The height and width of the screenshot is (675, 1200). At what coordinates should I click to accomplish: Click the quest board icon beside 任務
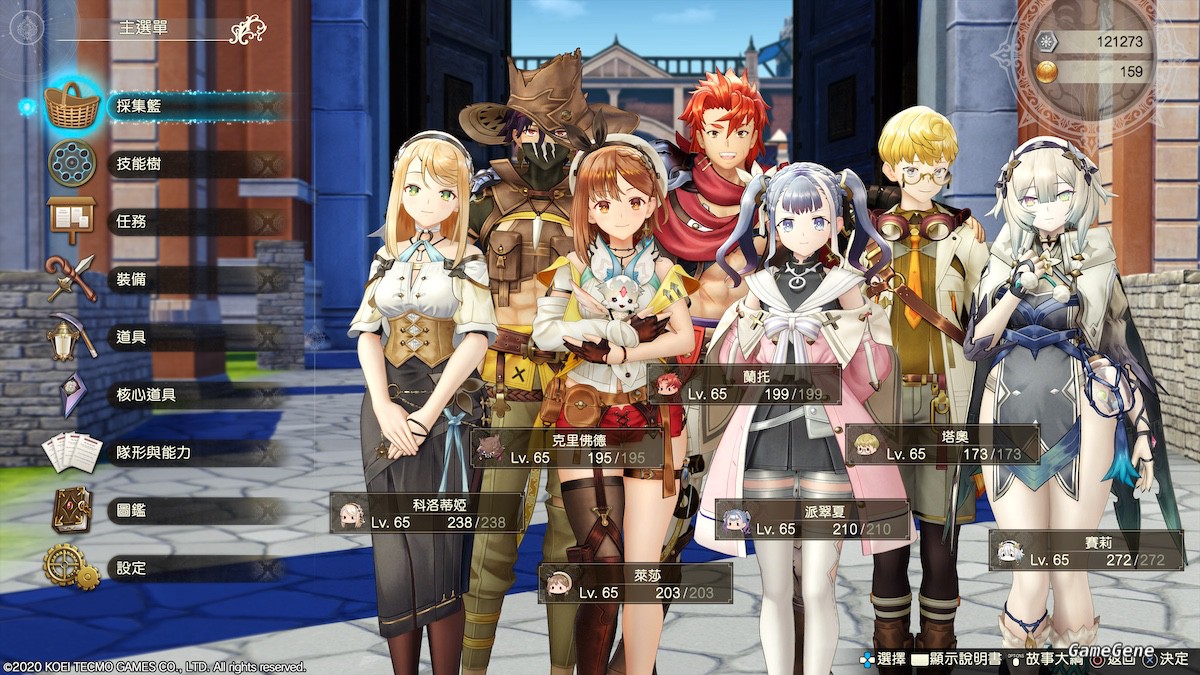[x=71, y=220]
